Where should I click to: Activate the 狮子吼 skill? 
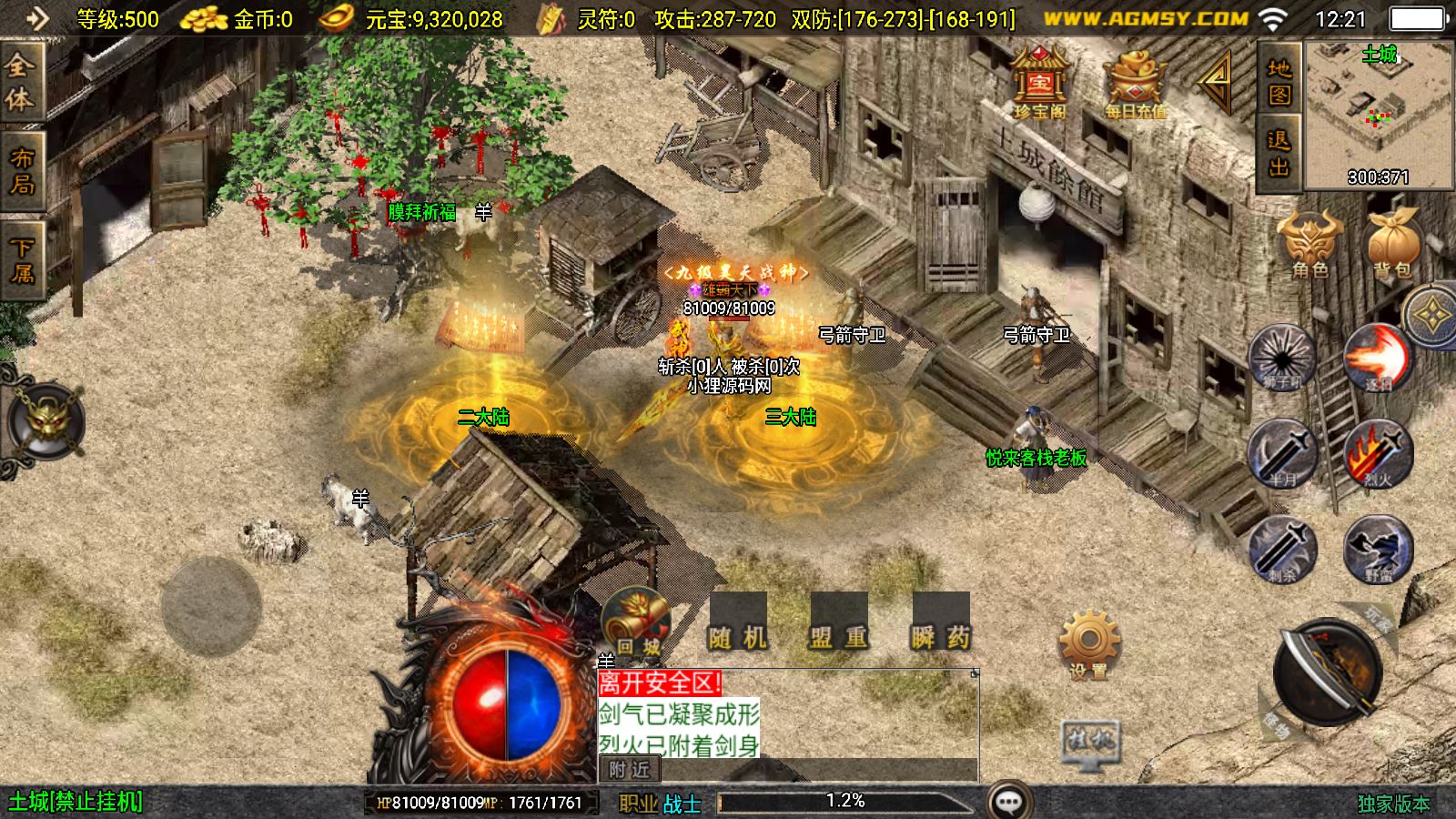(x=1282, y=358)
